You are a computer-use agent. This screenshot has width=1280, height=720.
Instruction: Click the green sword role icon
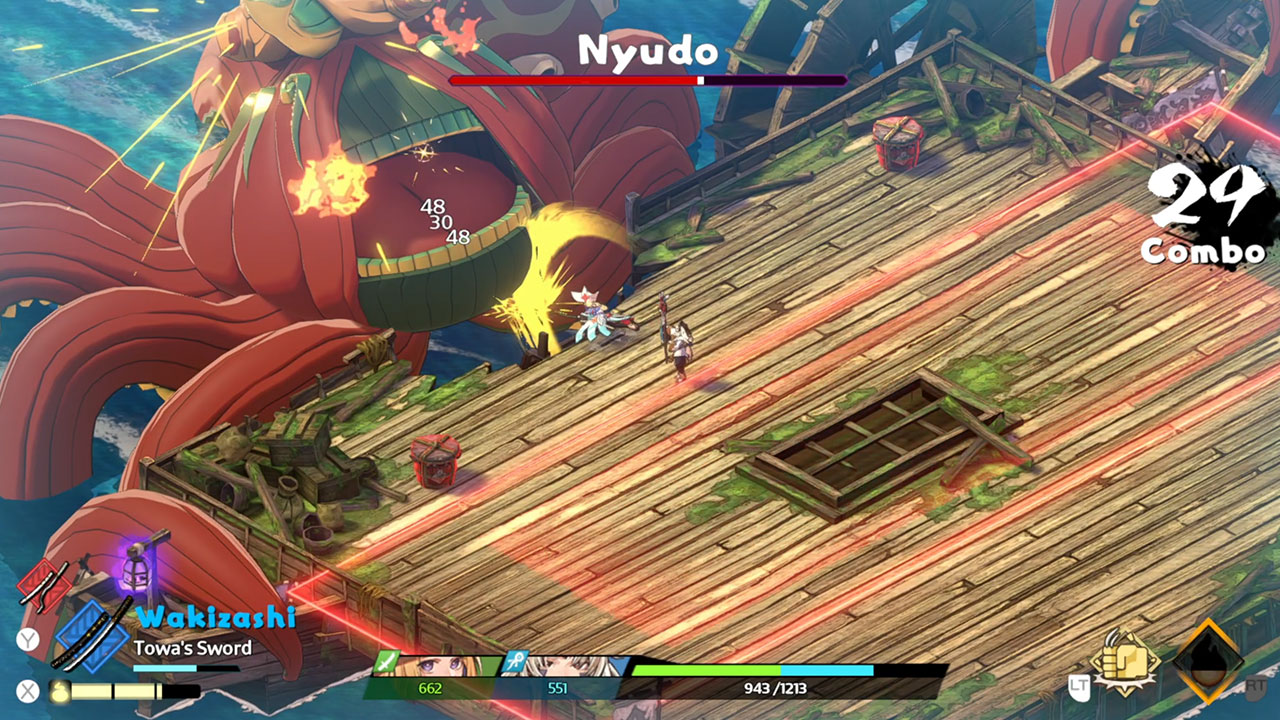[387, 663]
